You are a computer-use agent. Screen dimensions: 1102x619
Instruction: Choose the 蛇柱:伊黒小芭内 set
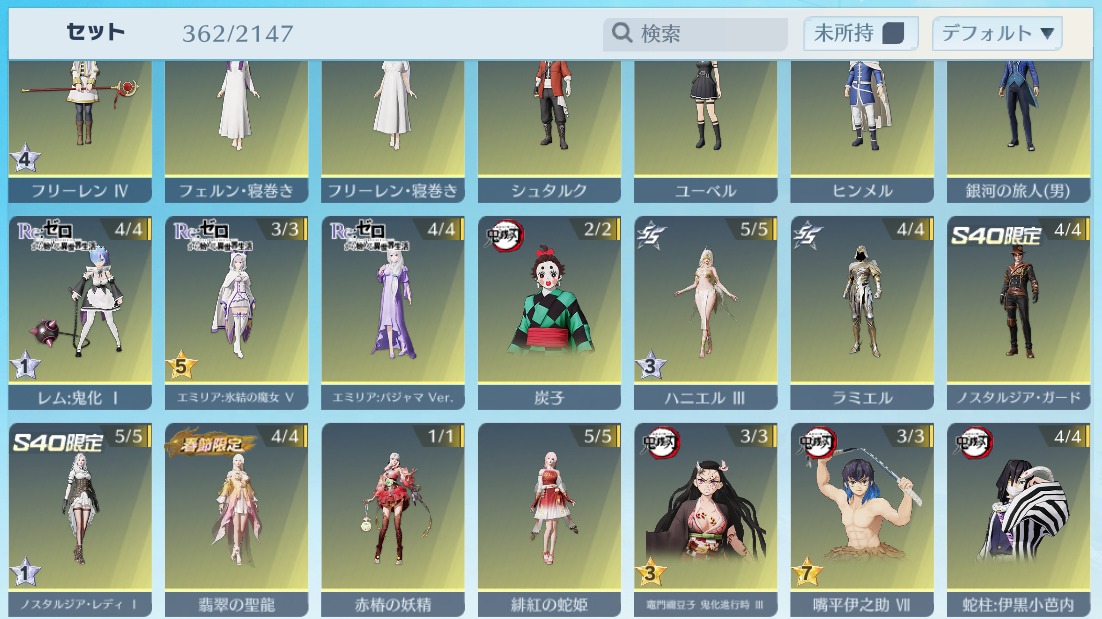coord(1018,517)
